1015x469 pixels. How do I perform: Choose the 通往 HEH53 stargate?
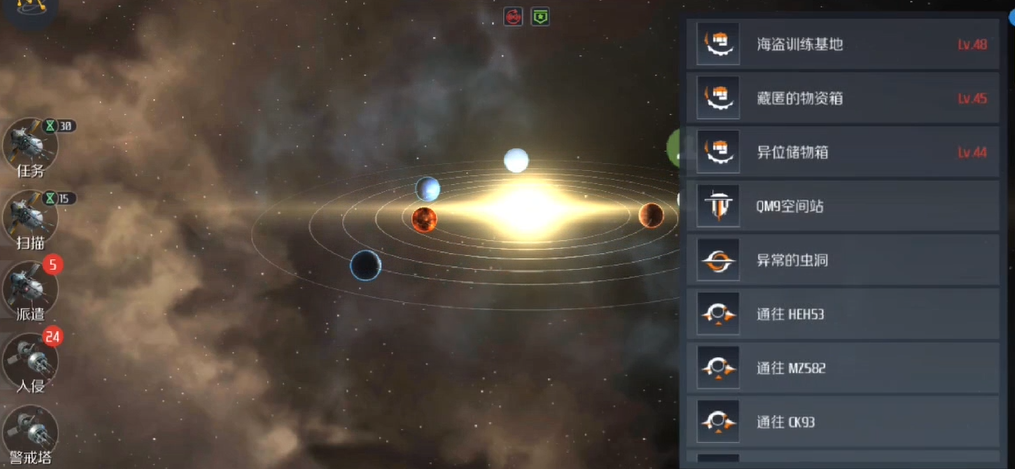coord(842,314)
